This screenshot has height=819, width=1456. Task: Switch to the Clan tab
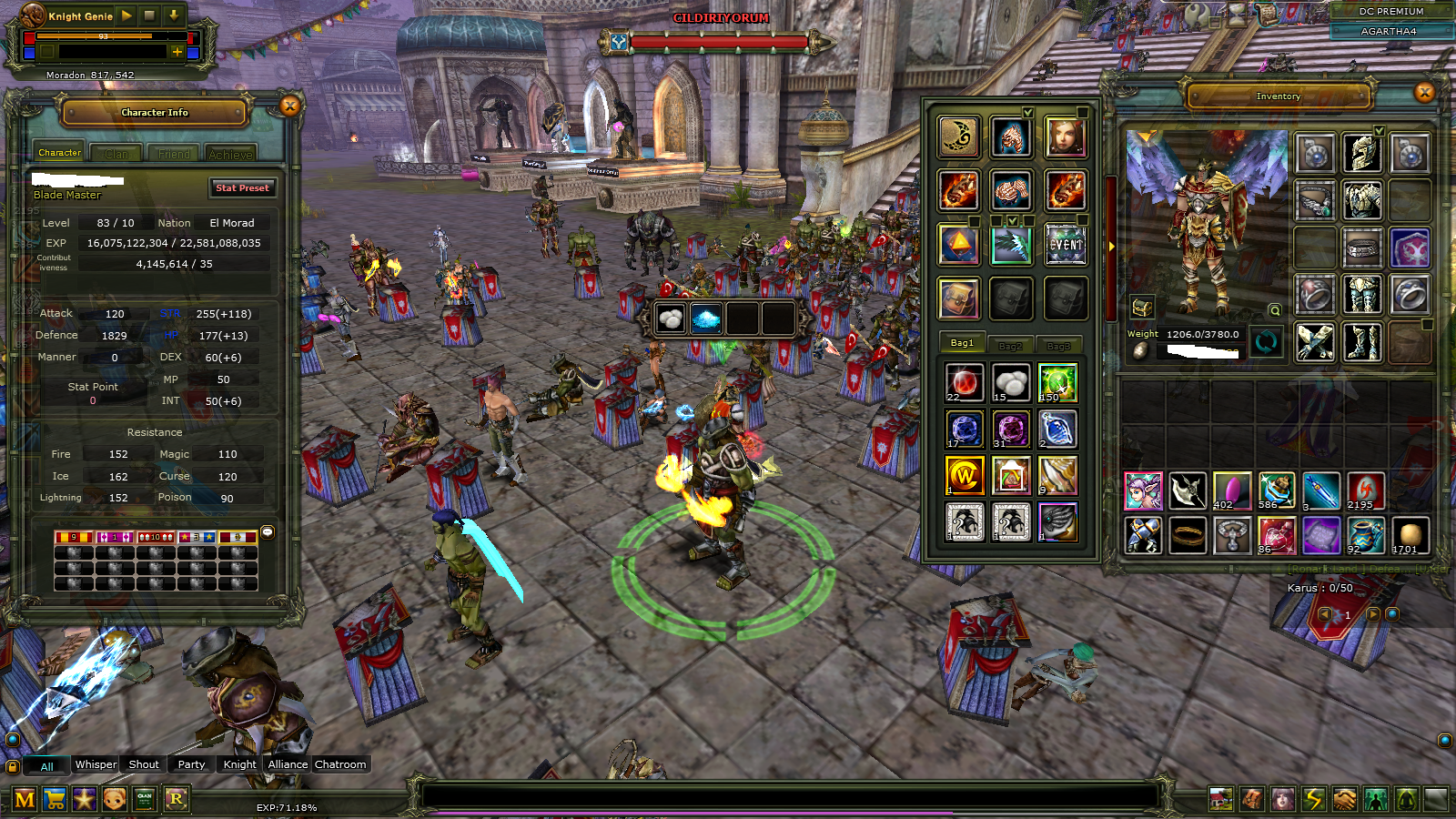(x=116, y=154)
